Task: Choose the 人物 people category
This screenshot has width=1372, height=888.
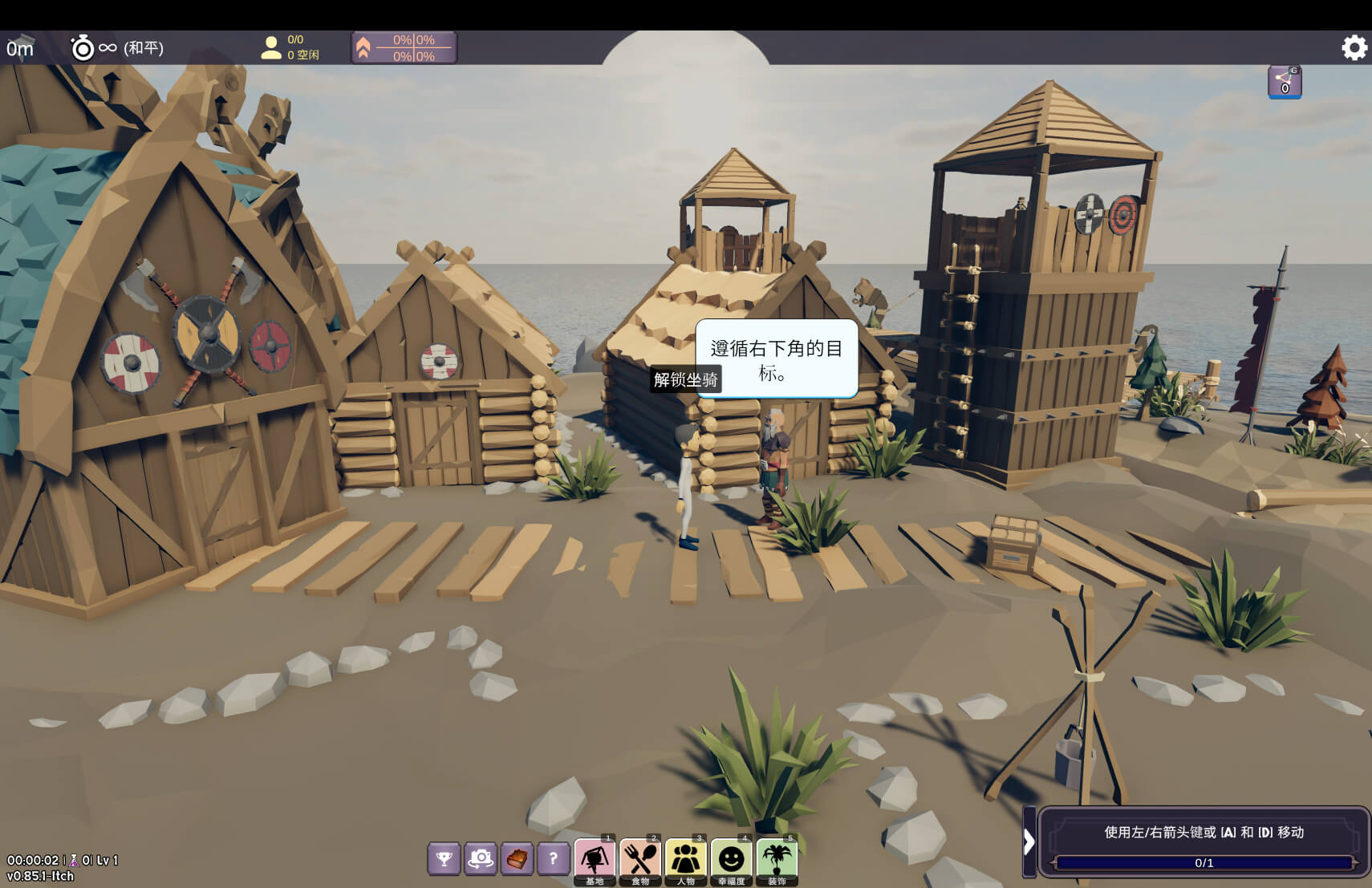Action: tap(686, 860)
